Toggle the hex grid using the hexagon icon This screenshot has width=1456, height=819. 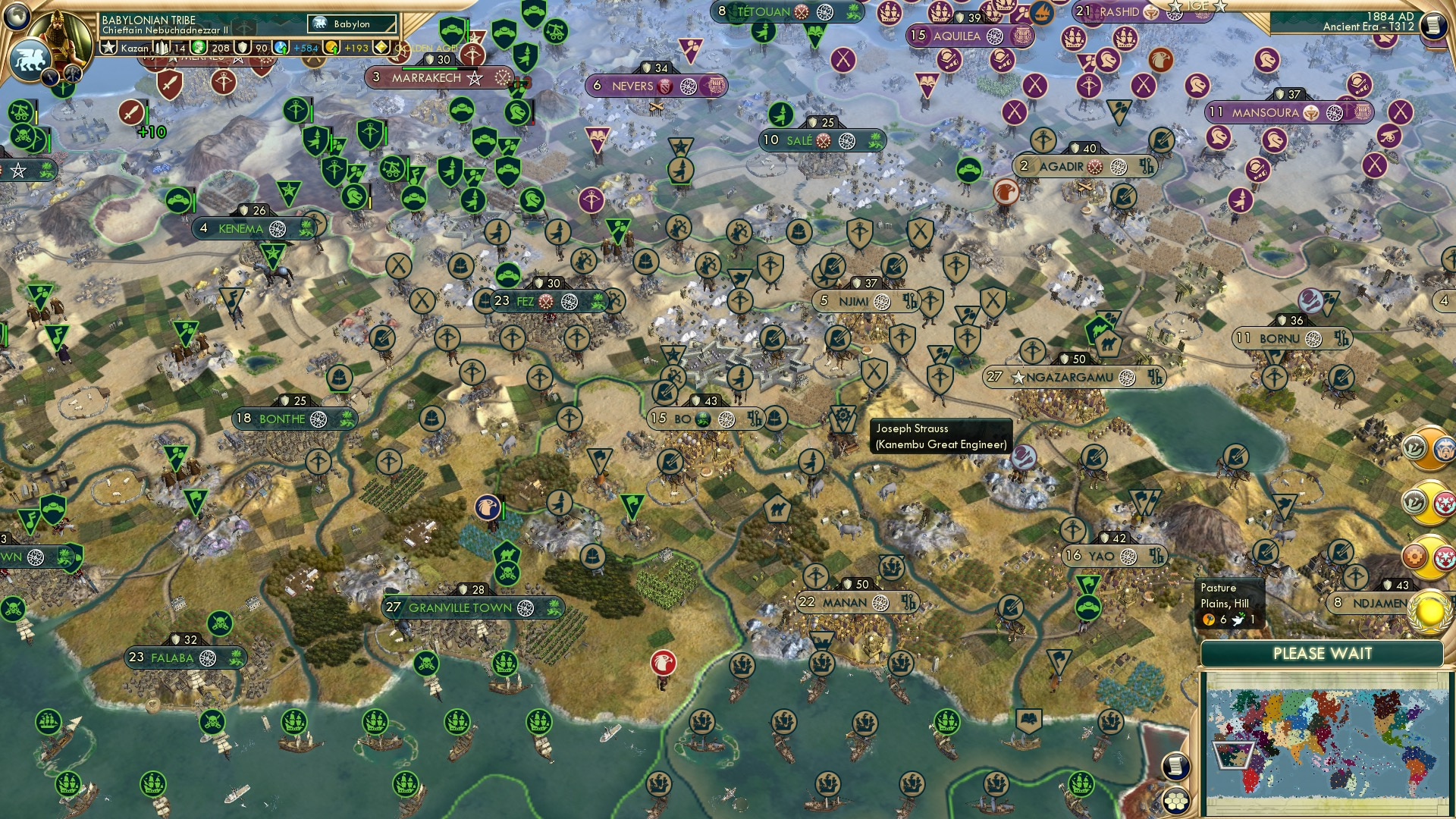tap(1176, 802)
